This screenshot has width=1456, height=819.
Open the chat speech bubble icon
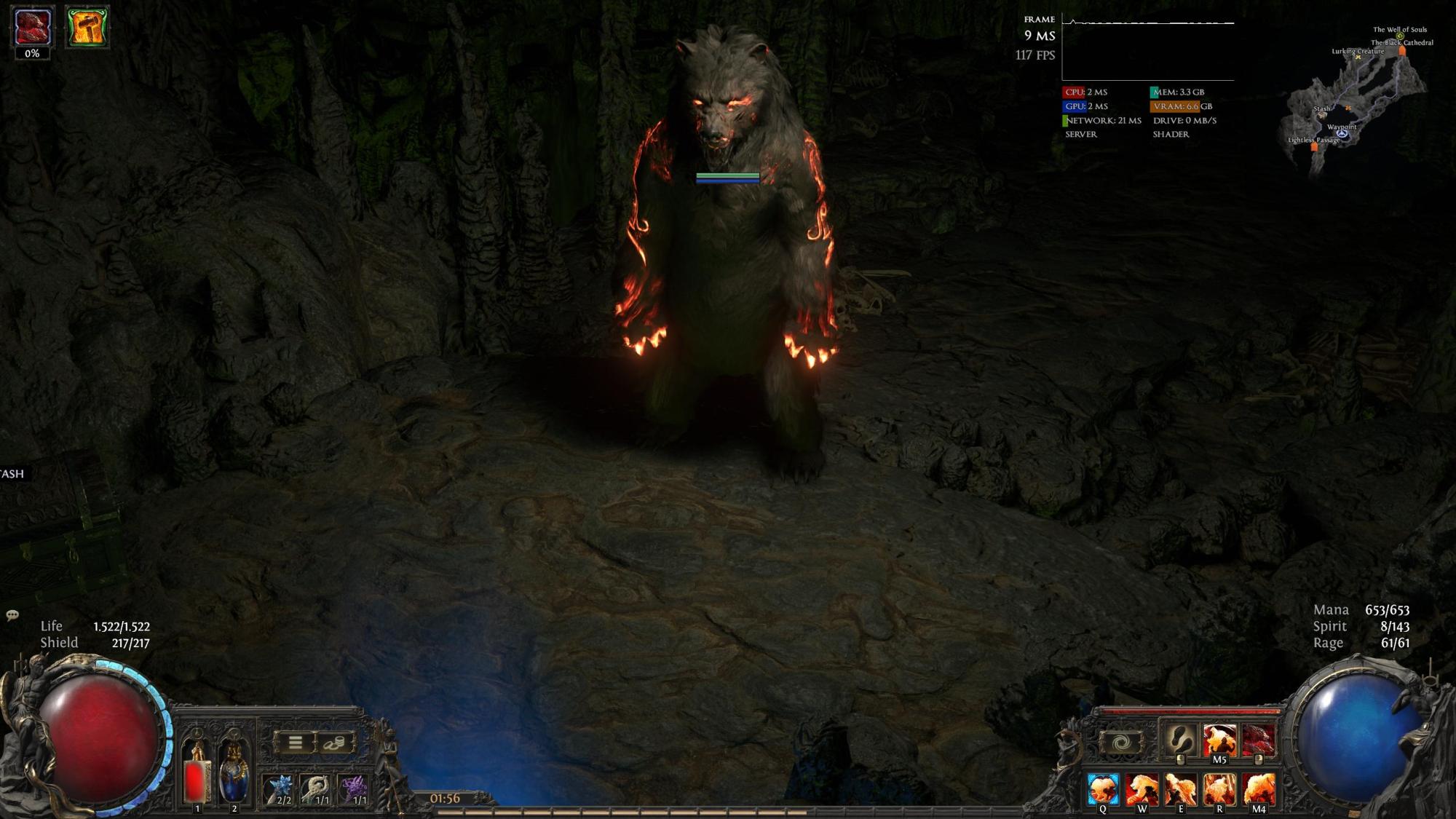(12, 615)
